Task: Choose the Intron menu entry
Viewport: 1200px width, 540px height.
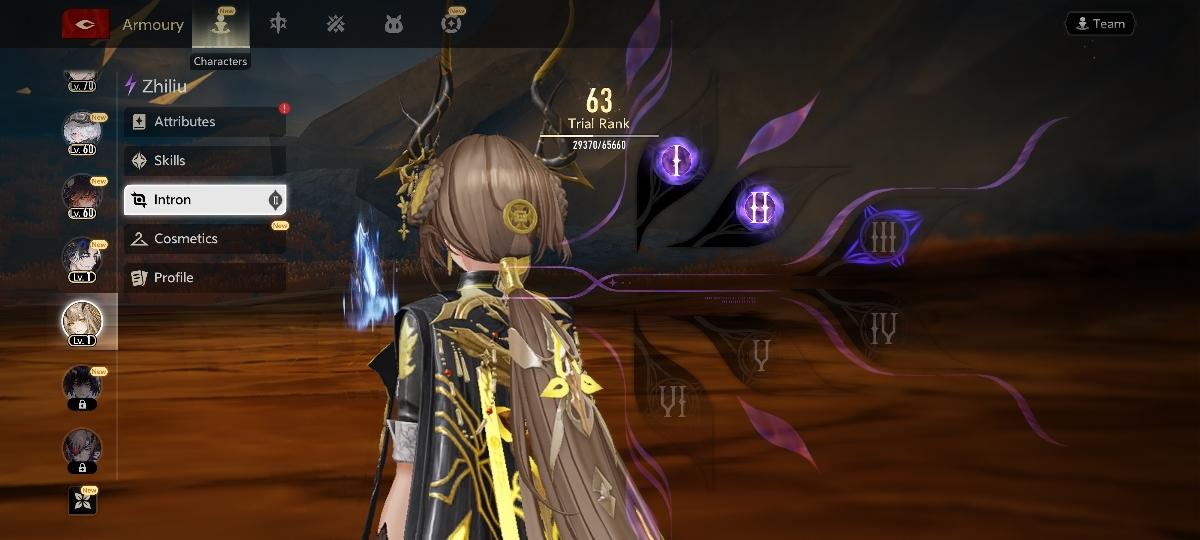Action: click(205, 200)
